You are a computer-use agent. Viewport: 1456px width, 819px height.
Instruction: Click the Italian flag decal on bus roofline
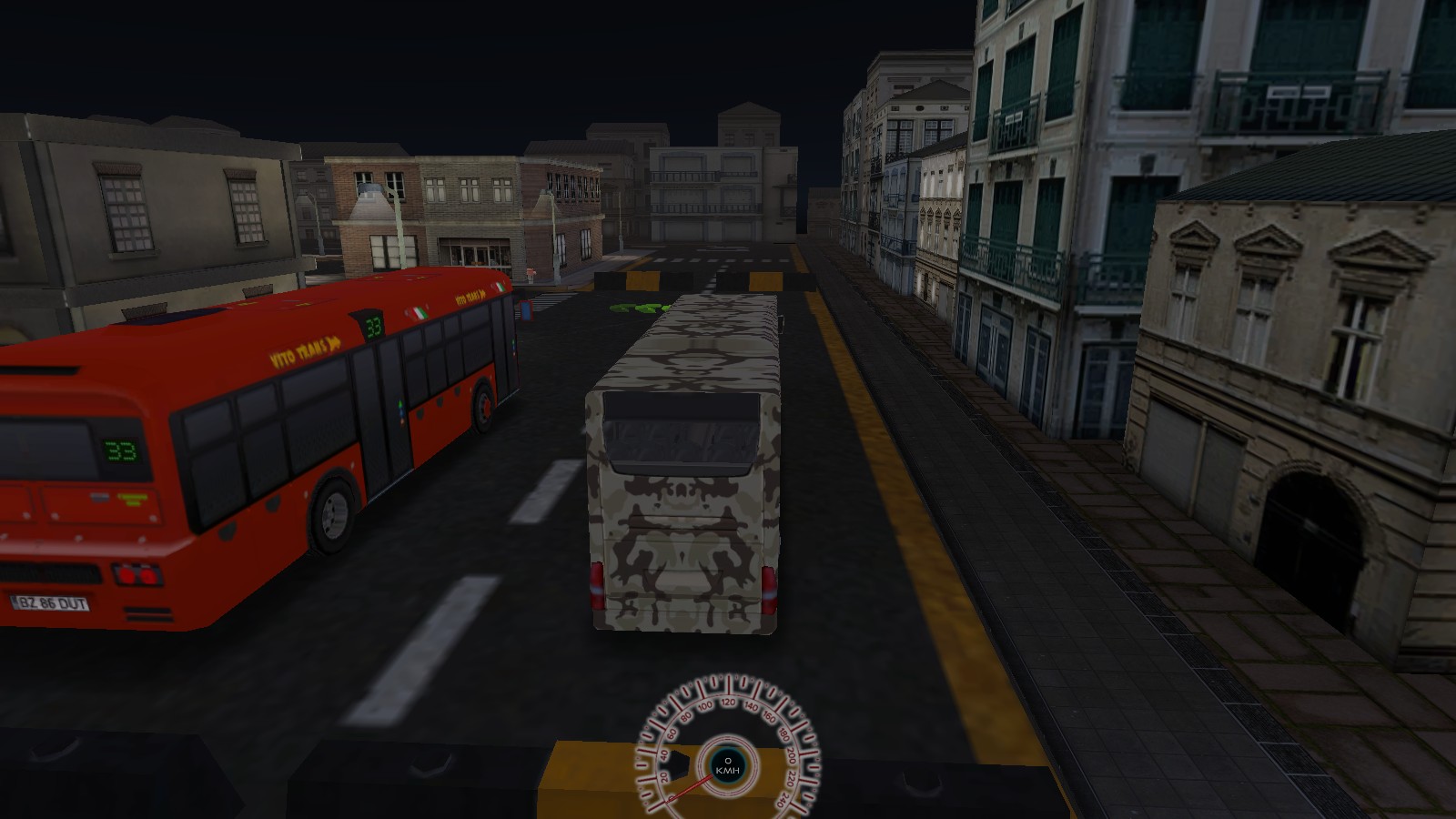point(419,313)
